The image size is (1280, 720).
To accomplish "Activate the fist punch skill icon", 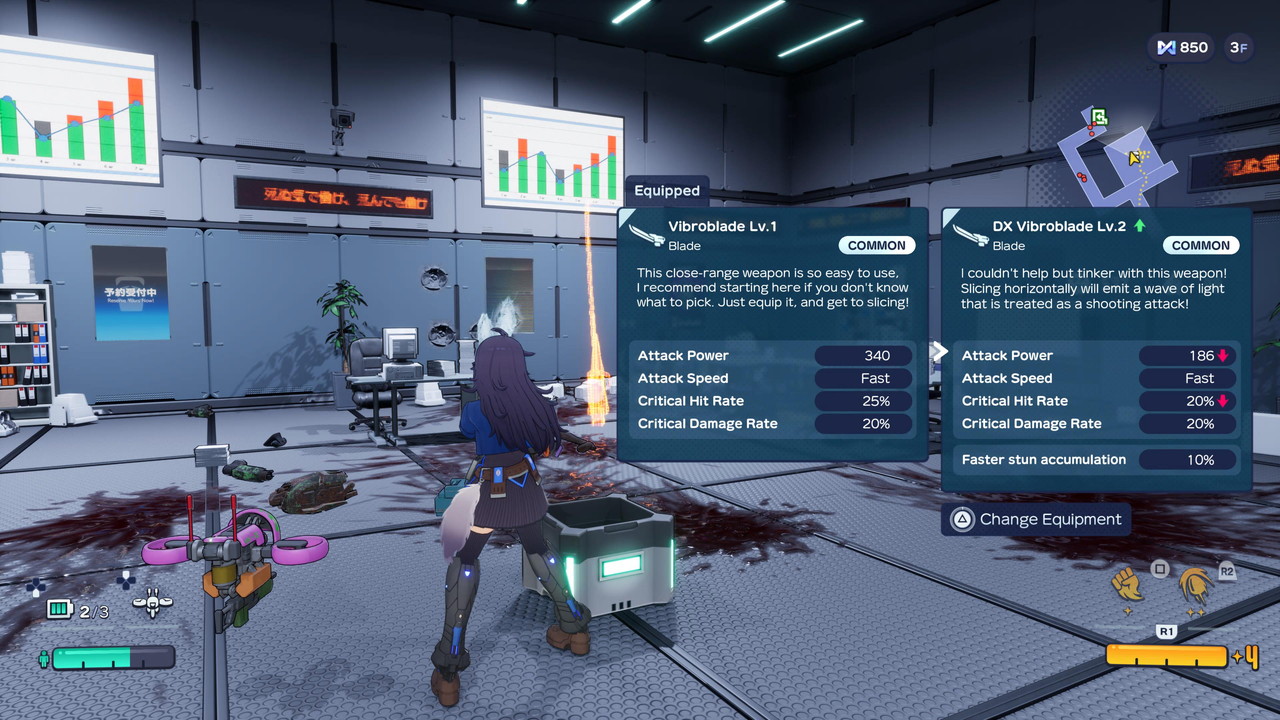I will tap(1128, 584).
